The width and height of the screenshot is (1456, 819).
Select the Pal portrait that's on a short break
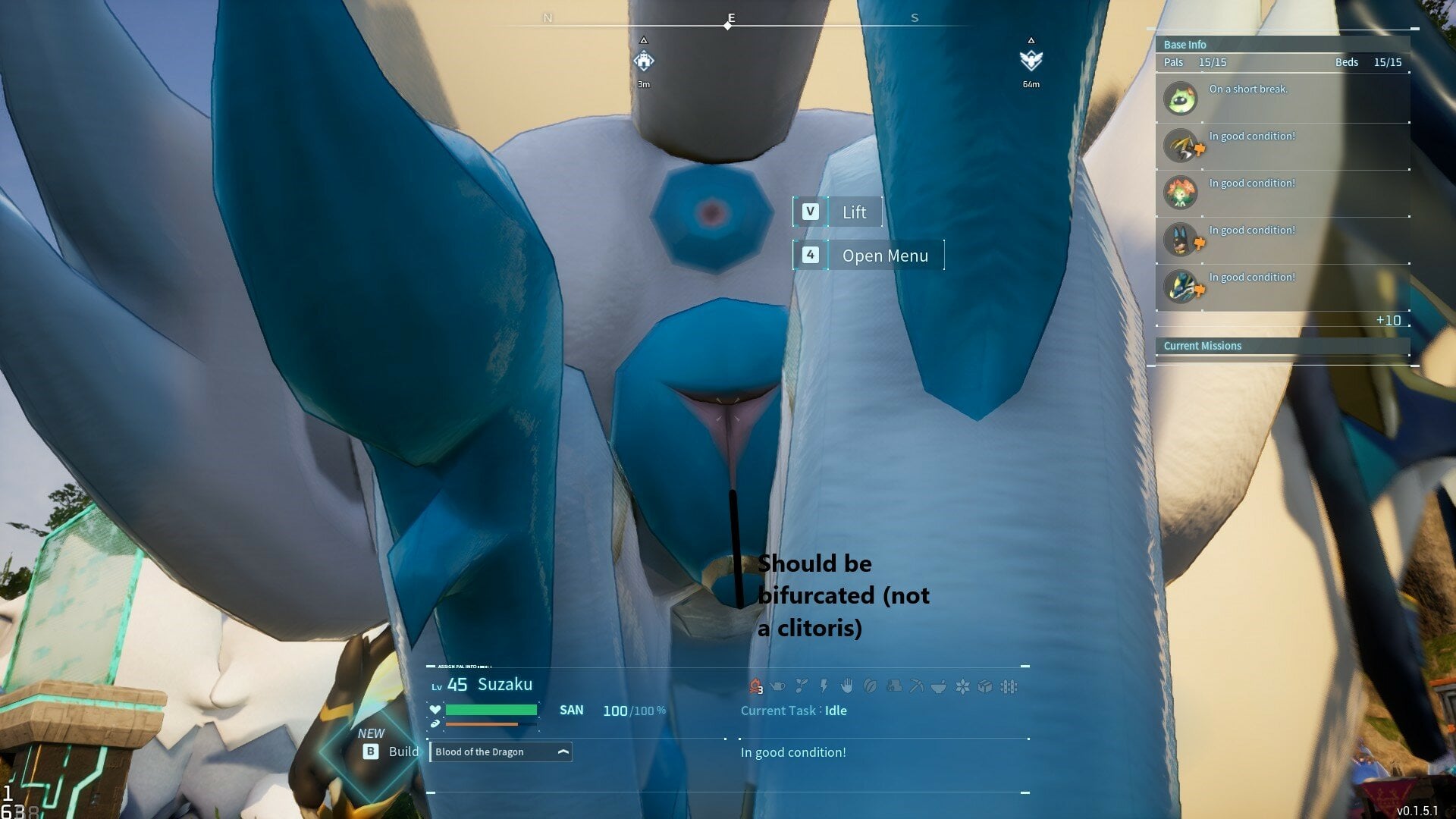1181,98
